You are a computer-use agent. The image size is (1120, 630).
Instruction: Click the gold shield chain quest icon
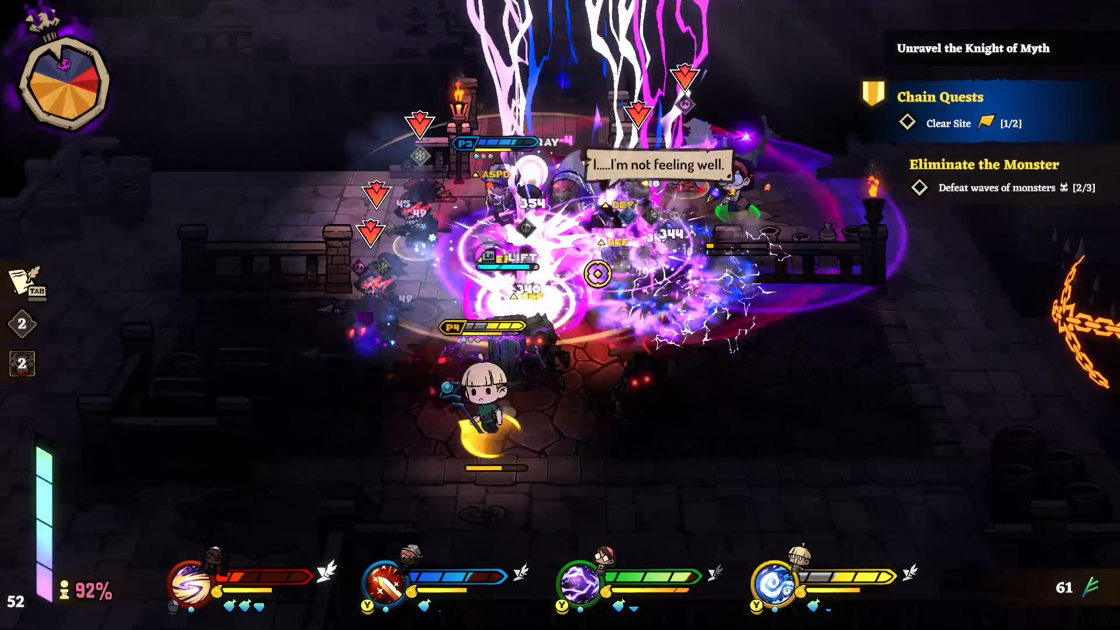tap(873, 95)
